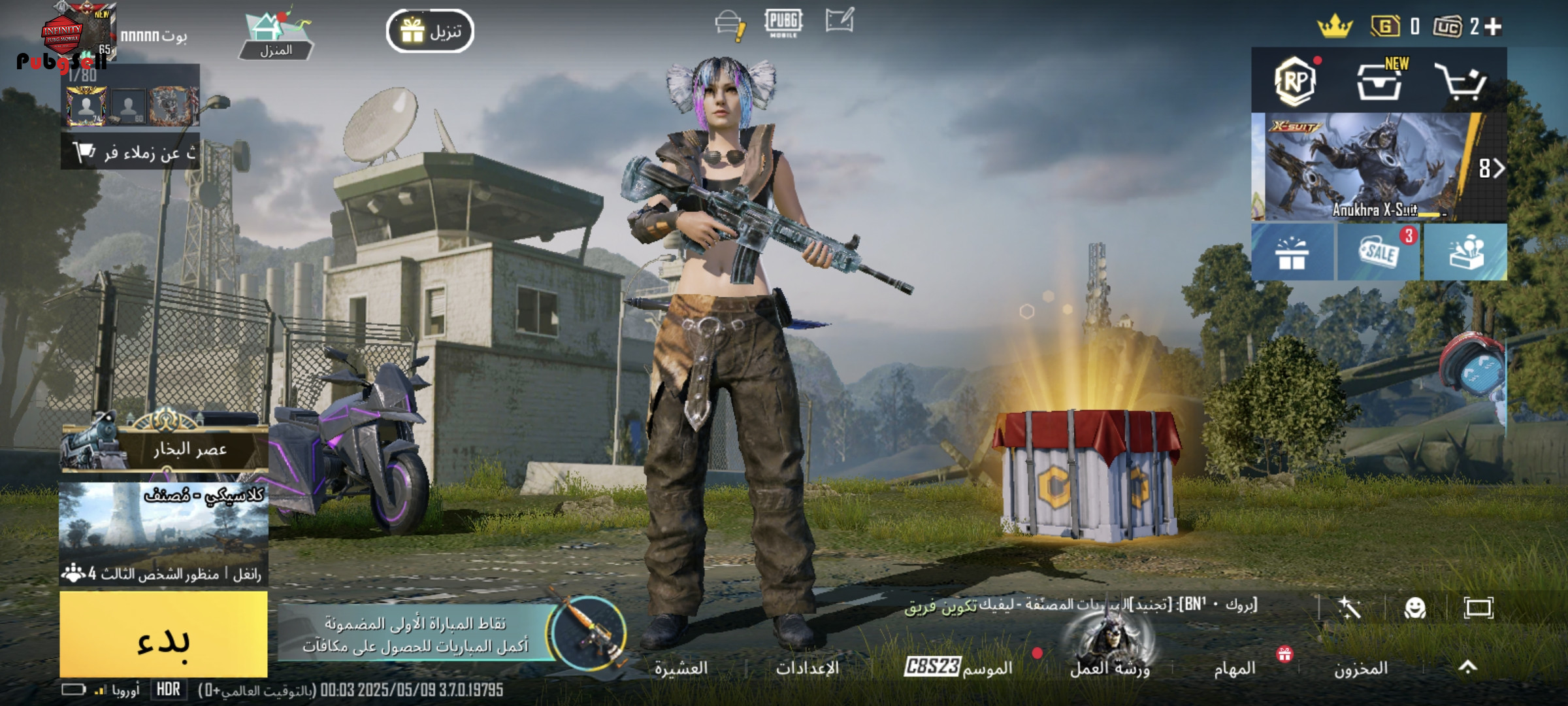This screenshot has height=706, width=1568.
Task: Open the المهام missions menu
Action: pos(1235,668)
